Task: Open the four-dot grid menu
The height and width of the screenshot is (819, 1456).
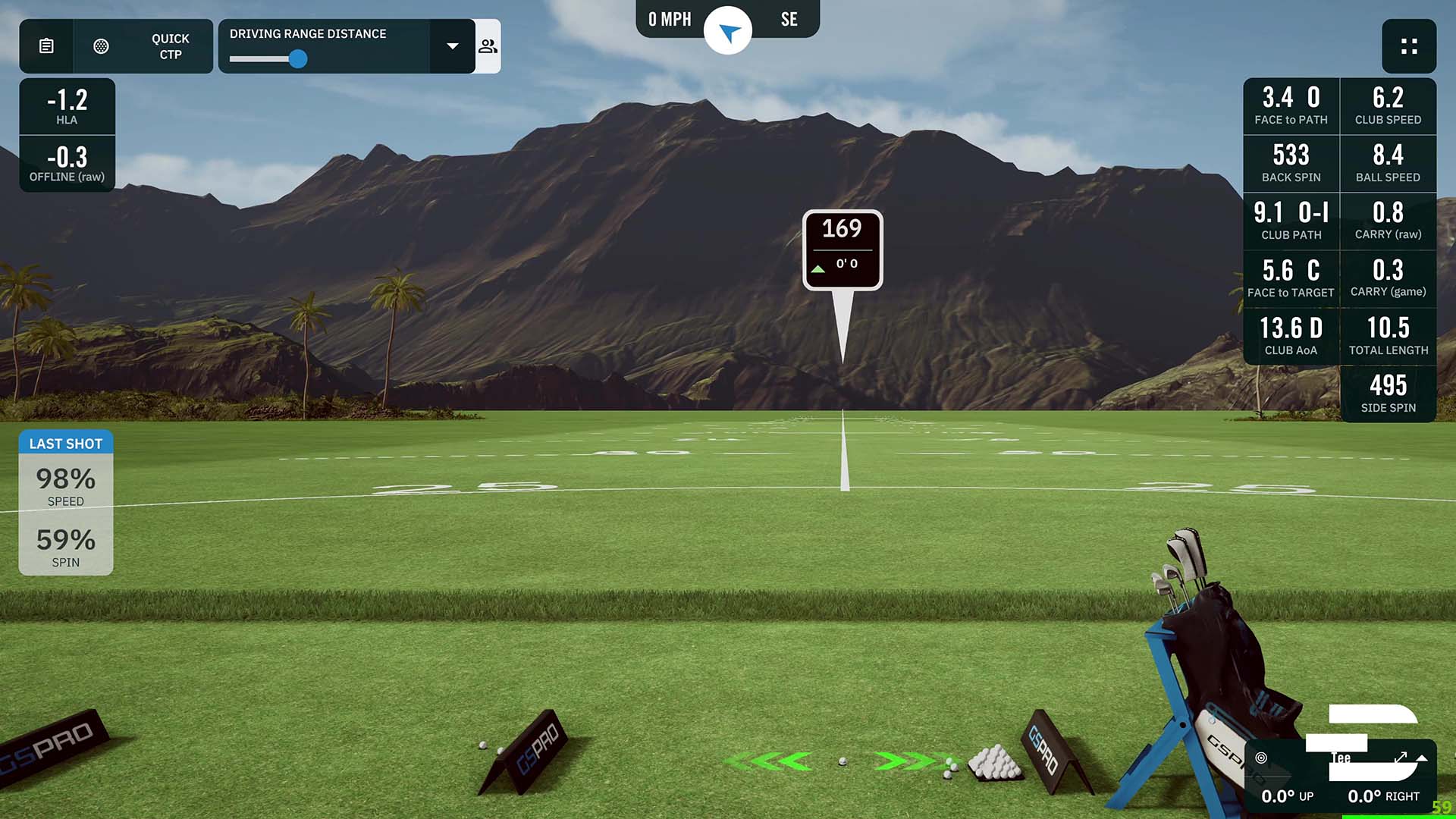Action: click(x=1409, y=46)
